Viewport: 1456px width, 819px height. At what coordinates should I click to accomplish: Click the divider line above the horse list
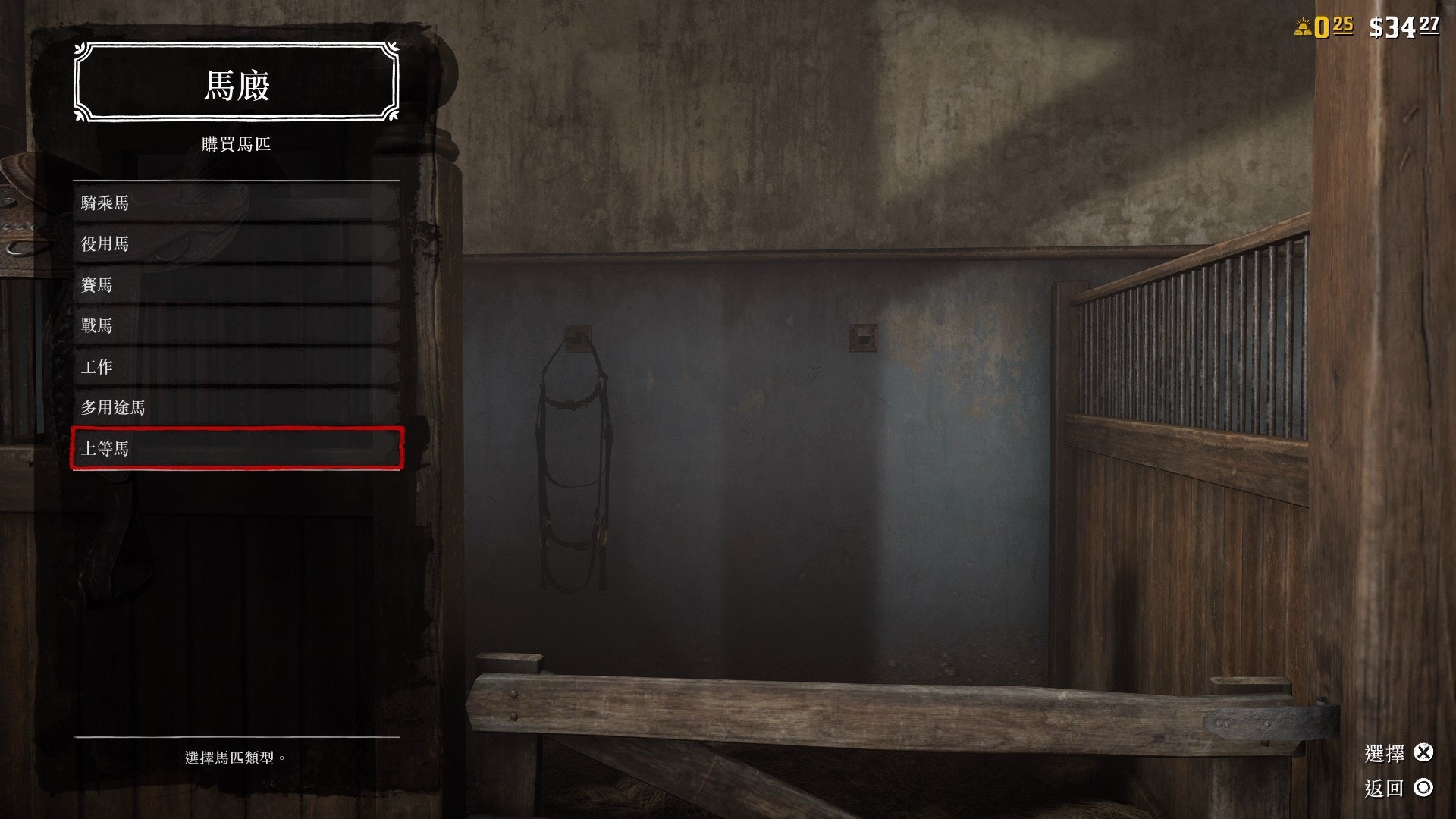coord(234,180)
